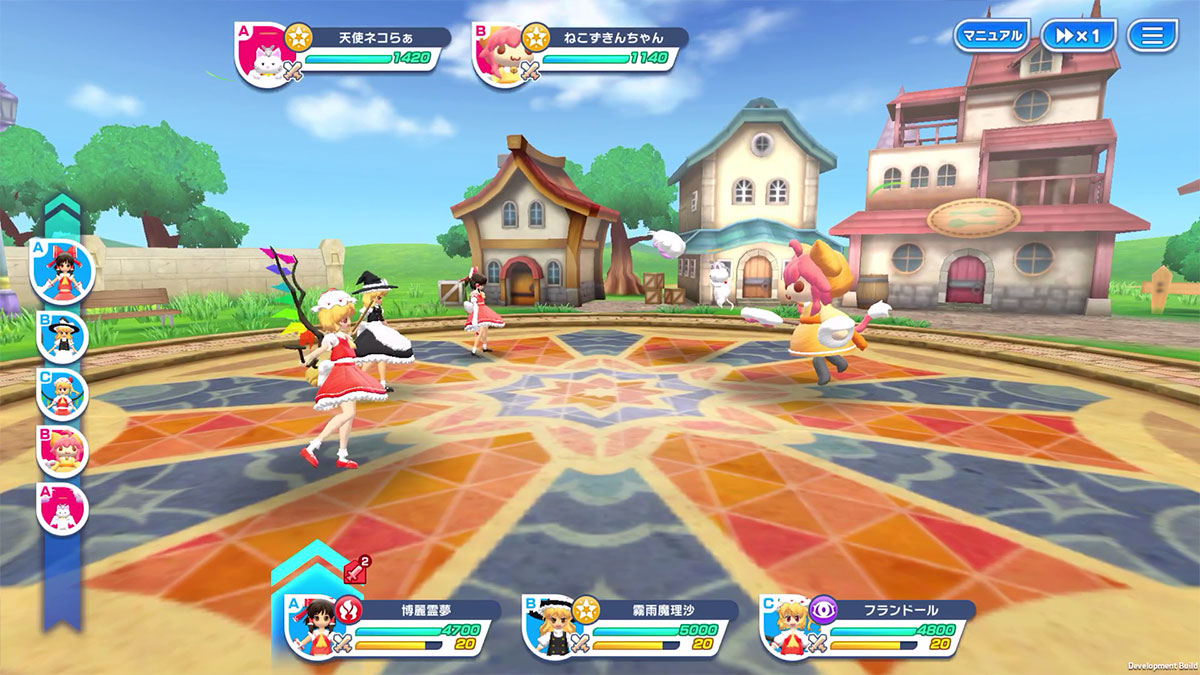This screenshot has height=675, width=1200.
Task: Click the white cat turn-order portrait
Action: click(x=63, y=507)
